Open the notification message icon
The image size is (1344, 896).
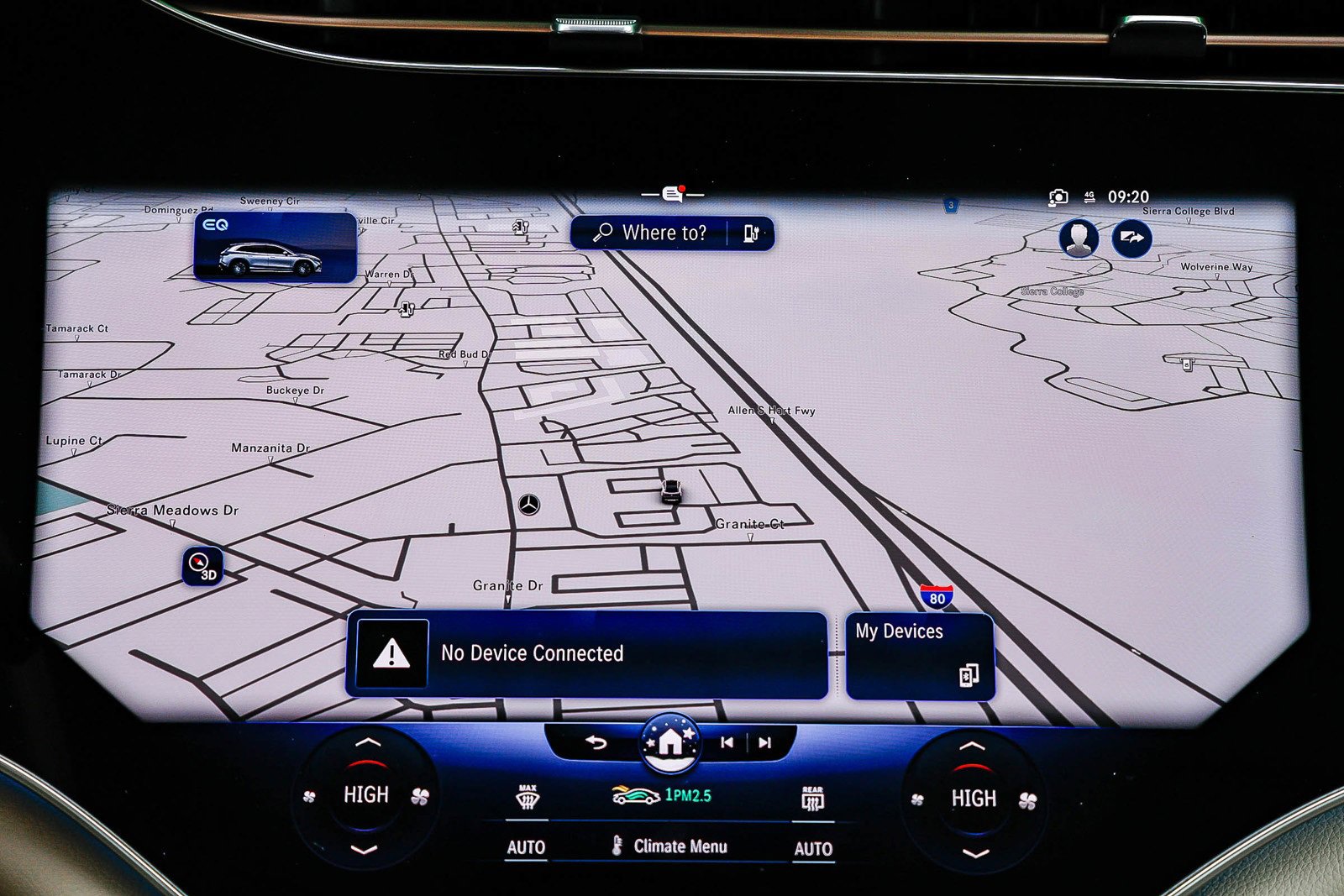pyautogui.click(x=673, y=195)
